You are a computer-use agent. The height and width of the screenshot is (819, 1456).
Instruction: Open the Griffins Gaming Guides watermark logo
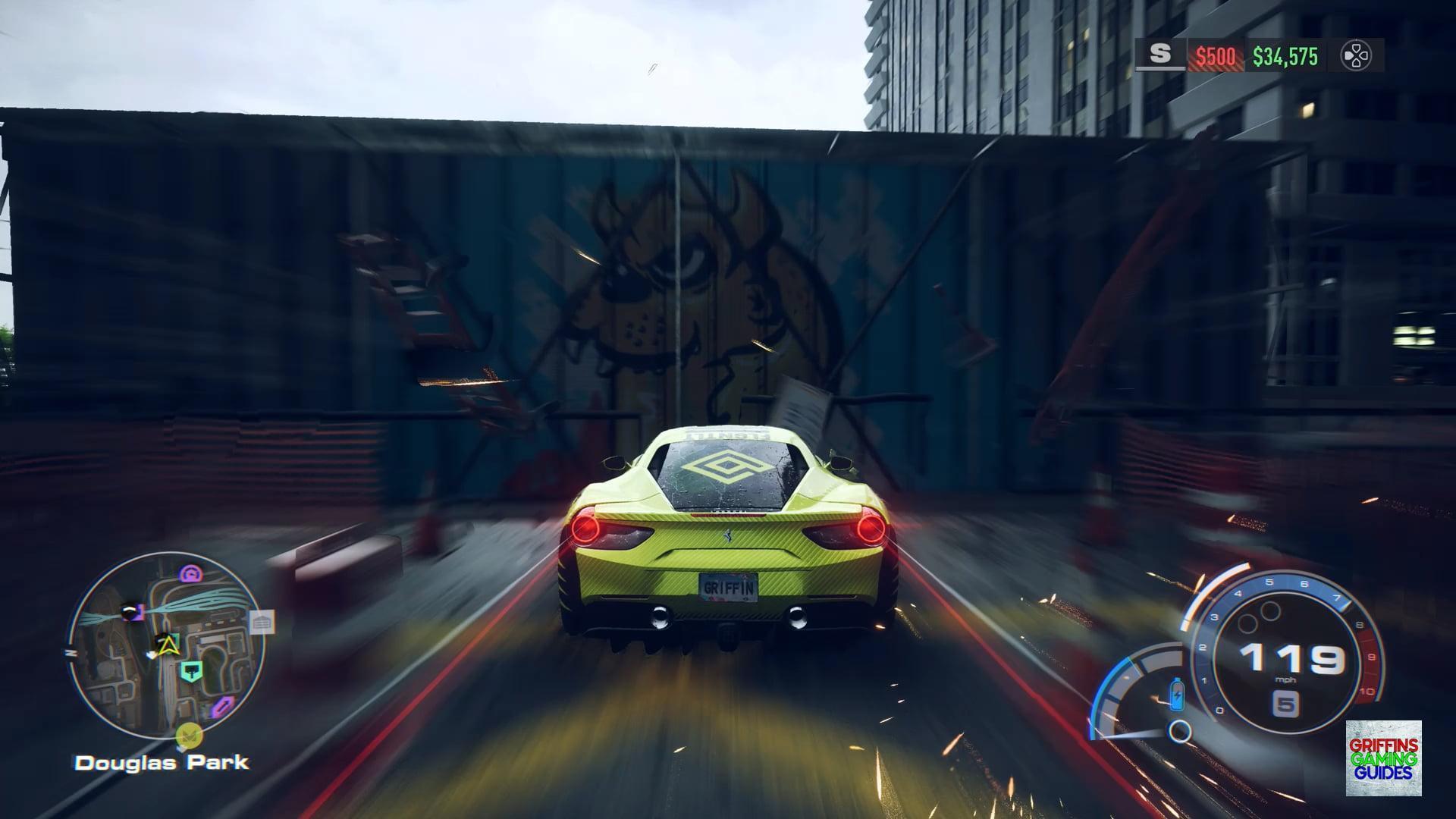click(1383, 758)
